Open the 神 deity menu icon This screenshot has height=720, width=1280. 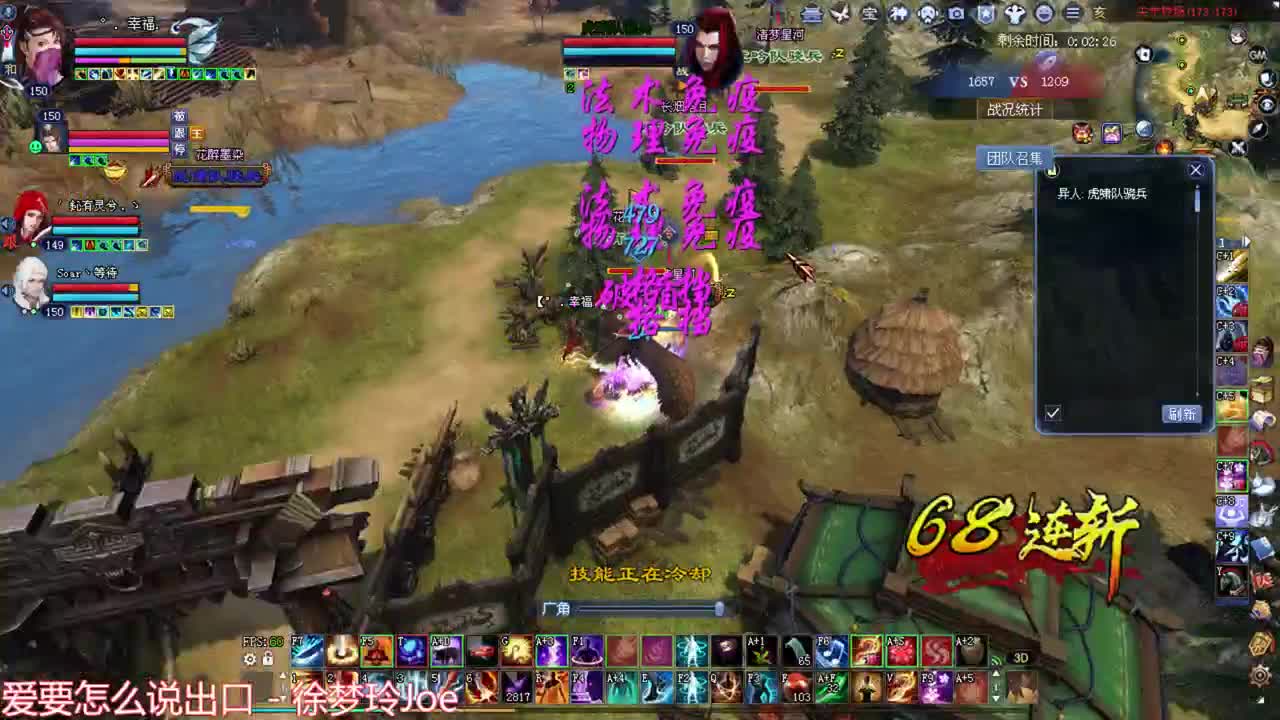900,14
